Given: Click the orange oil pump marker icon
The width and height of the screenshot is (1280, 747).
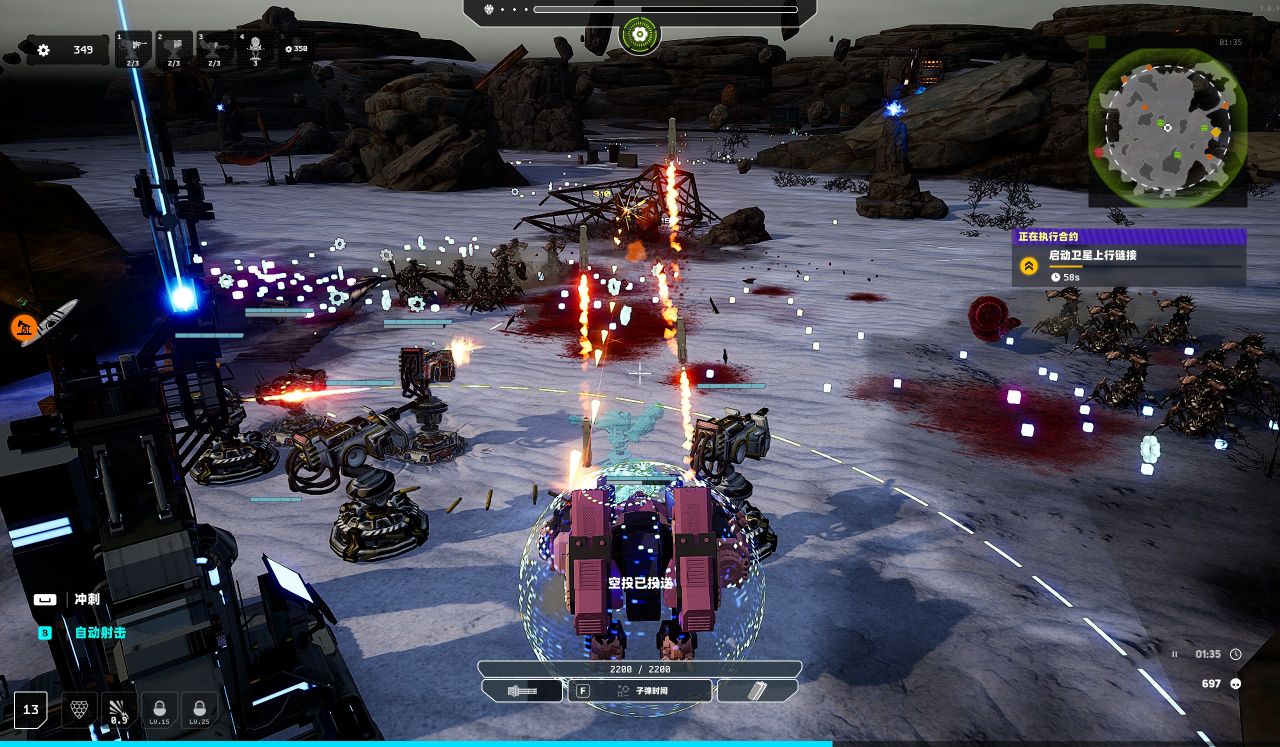Looking at the screenshot, I should tap(24, 326).
